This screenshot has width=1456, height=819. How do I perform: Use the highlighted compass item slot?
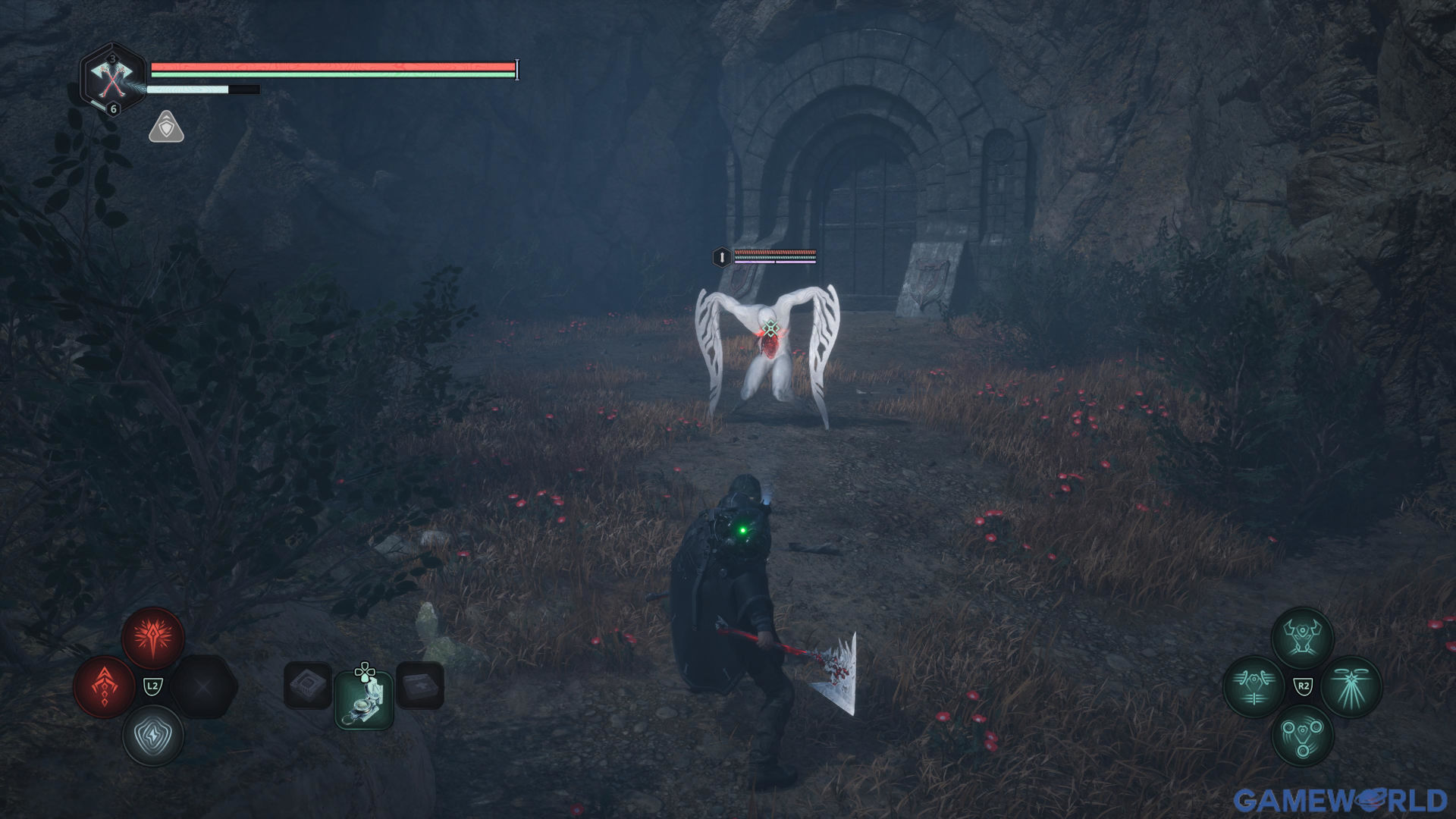coord(364,699)
